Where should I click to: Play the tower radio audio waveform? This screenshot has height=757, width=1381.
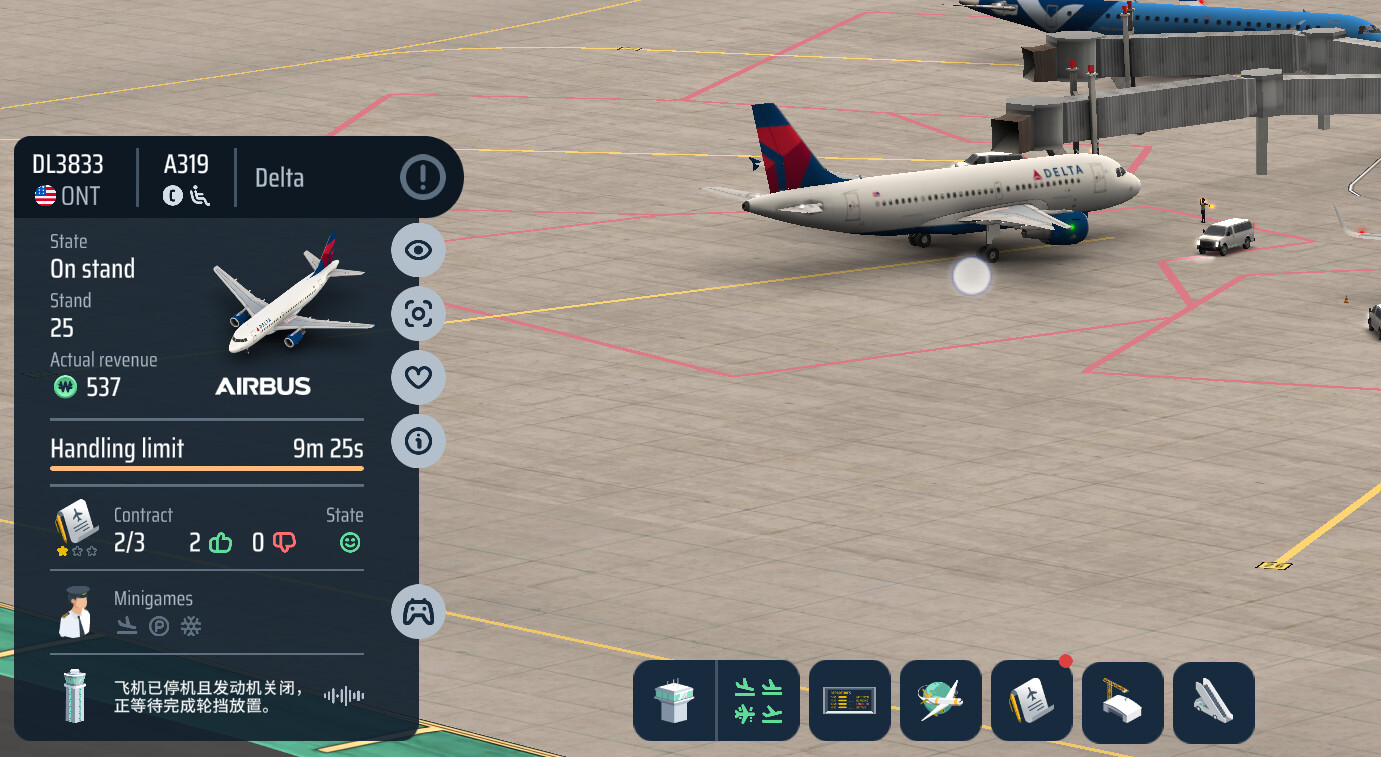(x=344, y=695)
